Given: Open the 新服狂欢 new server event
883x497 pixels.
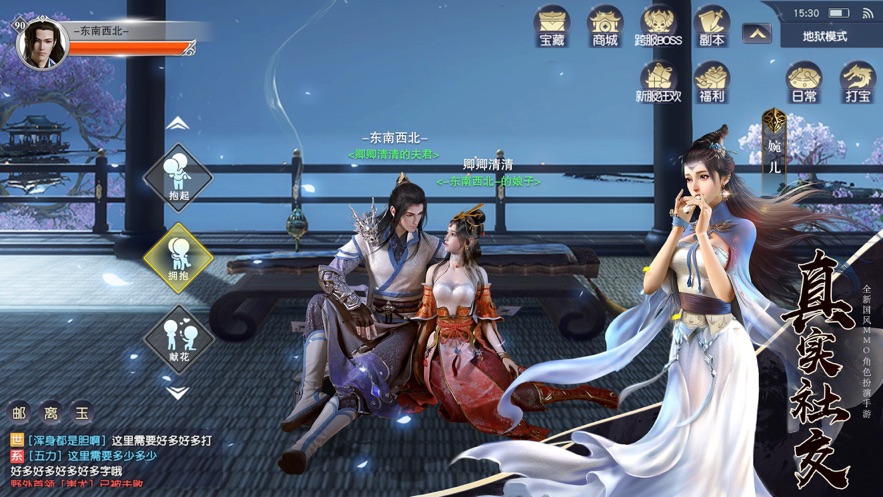Looking at the screenshot, I should coord(658,82).
